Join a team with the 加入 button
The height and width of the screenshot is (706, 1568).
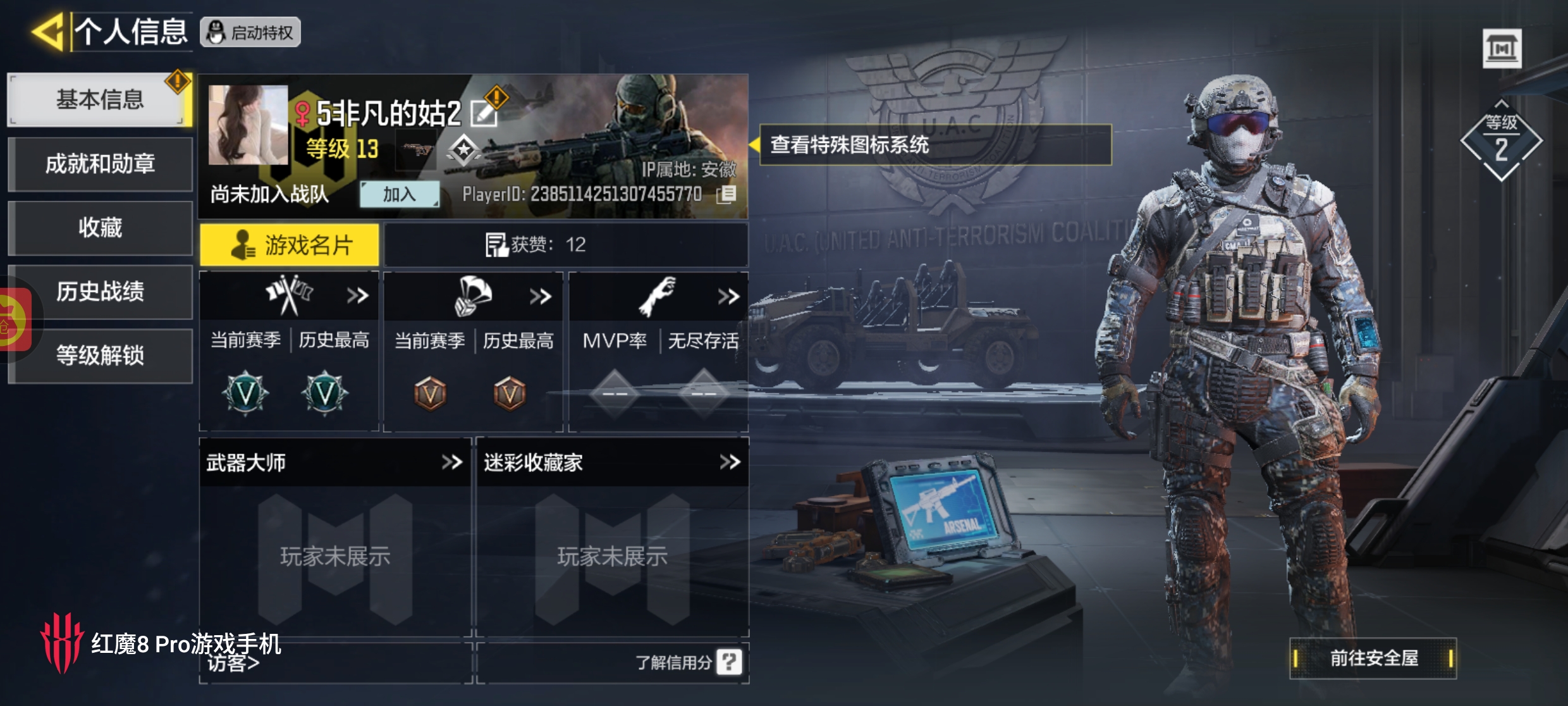[x=399, y=194]
